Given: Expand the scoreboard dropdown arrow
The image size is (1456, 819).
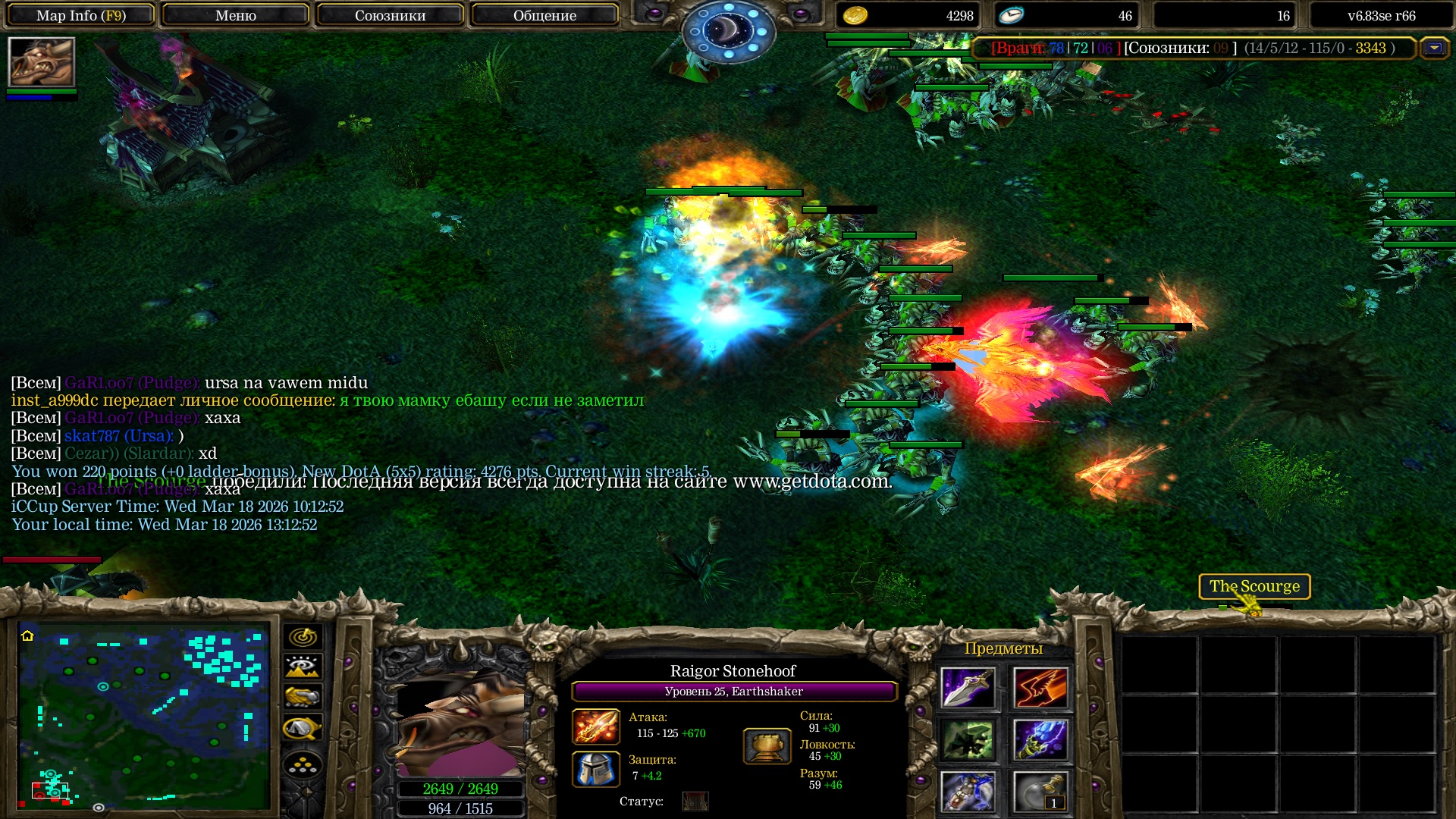Looking at the screenshot, I should 1434,48.
